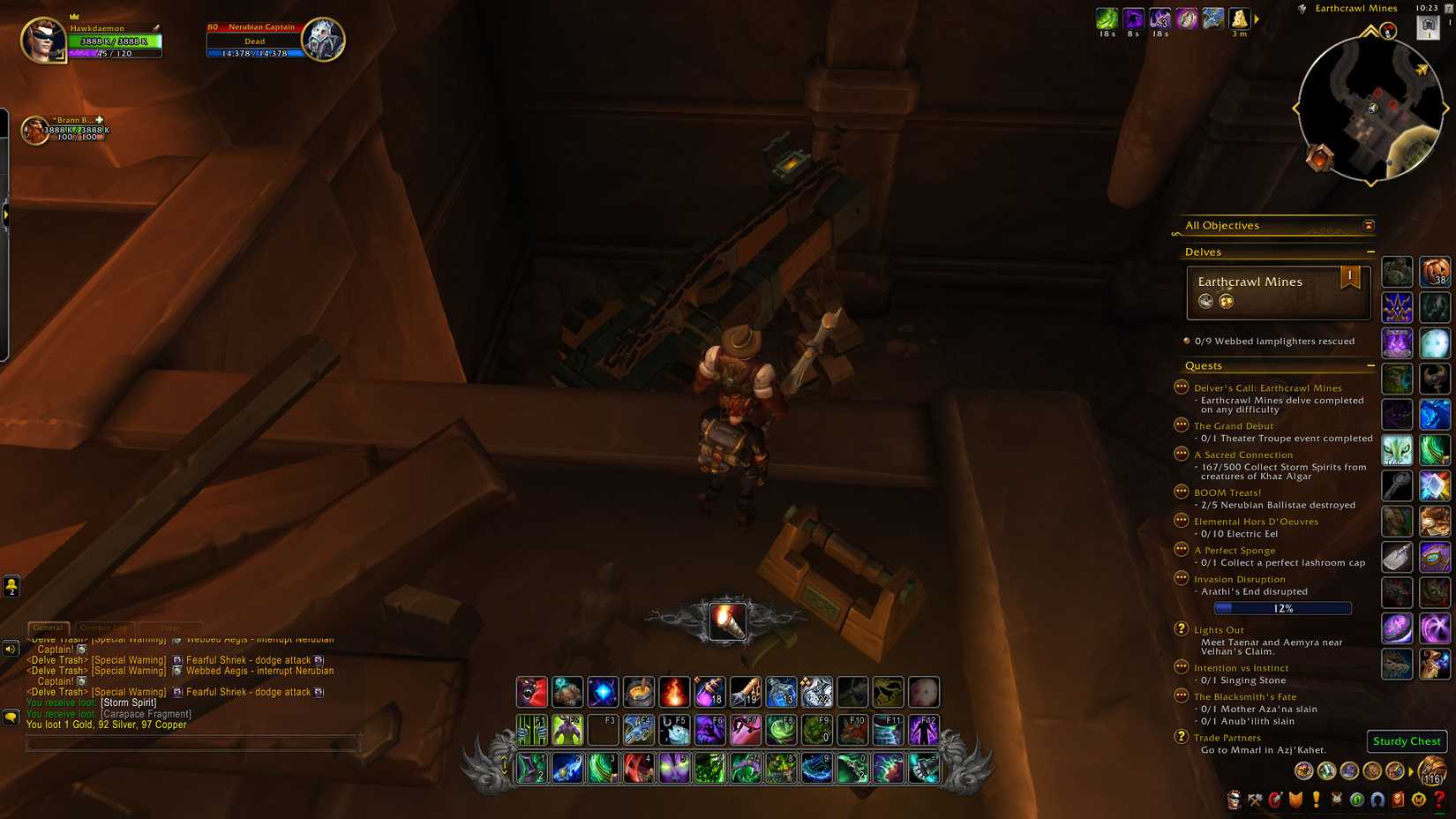
Task: Expand the left action bar flyout arrow
Action: tap(8, 214)
